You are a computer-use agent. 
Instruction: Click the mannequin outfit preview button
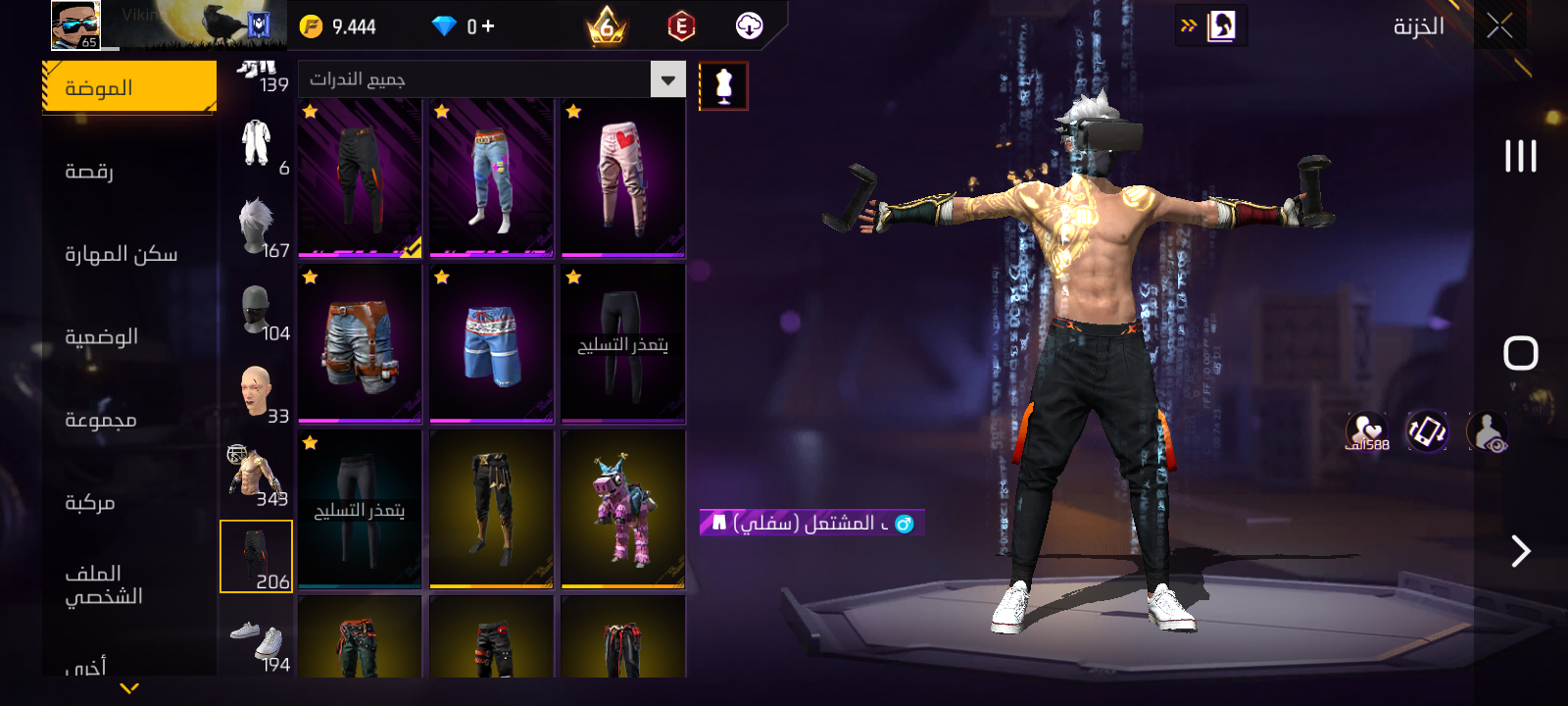click(x=723, y=86)
